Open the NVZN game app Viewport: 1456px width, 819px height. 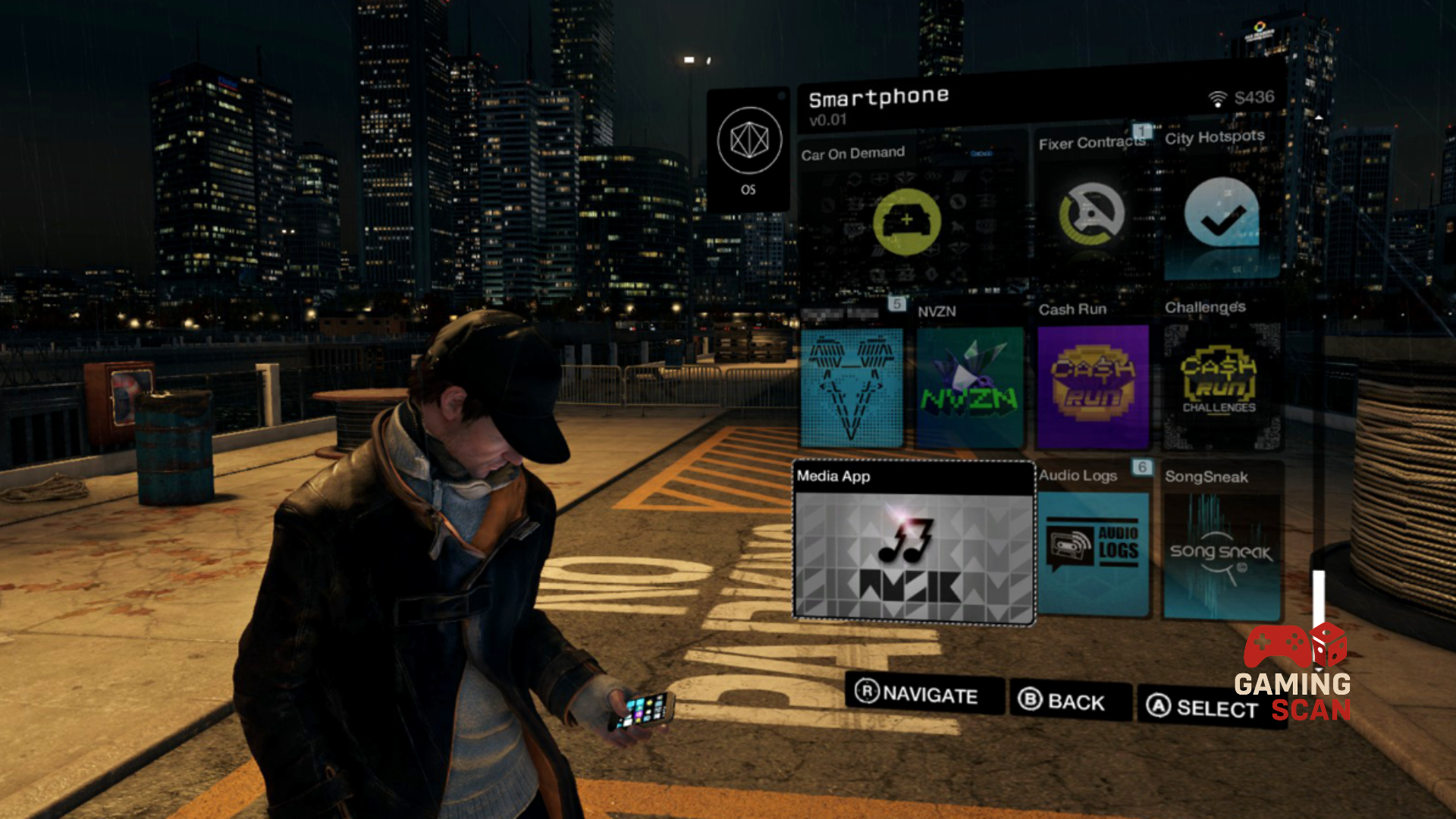point(970,388)
